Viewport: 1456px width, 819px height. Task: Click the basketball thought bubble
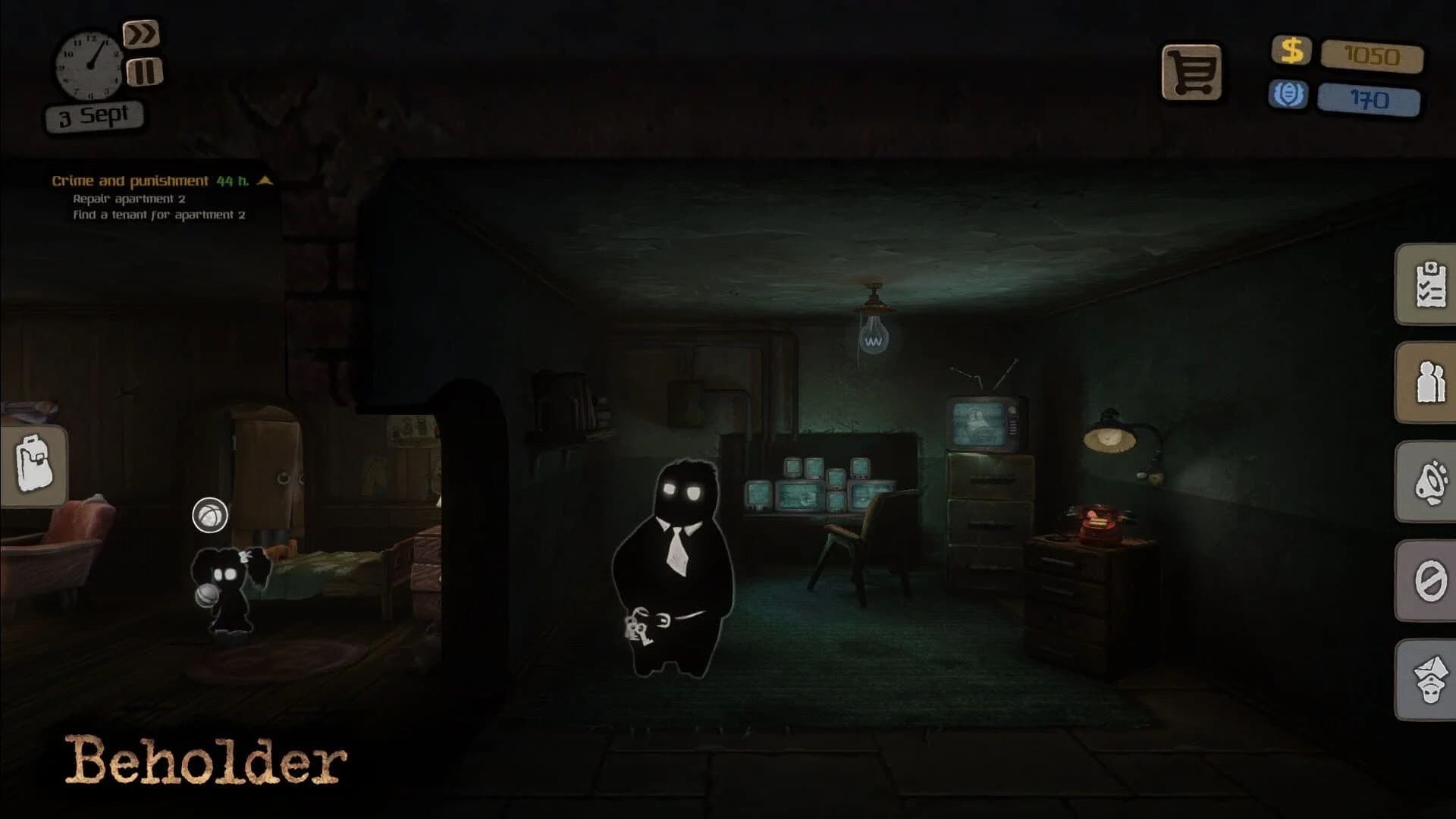click(211, 515)
